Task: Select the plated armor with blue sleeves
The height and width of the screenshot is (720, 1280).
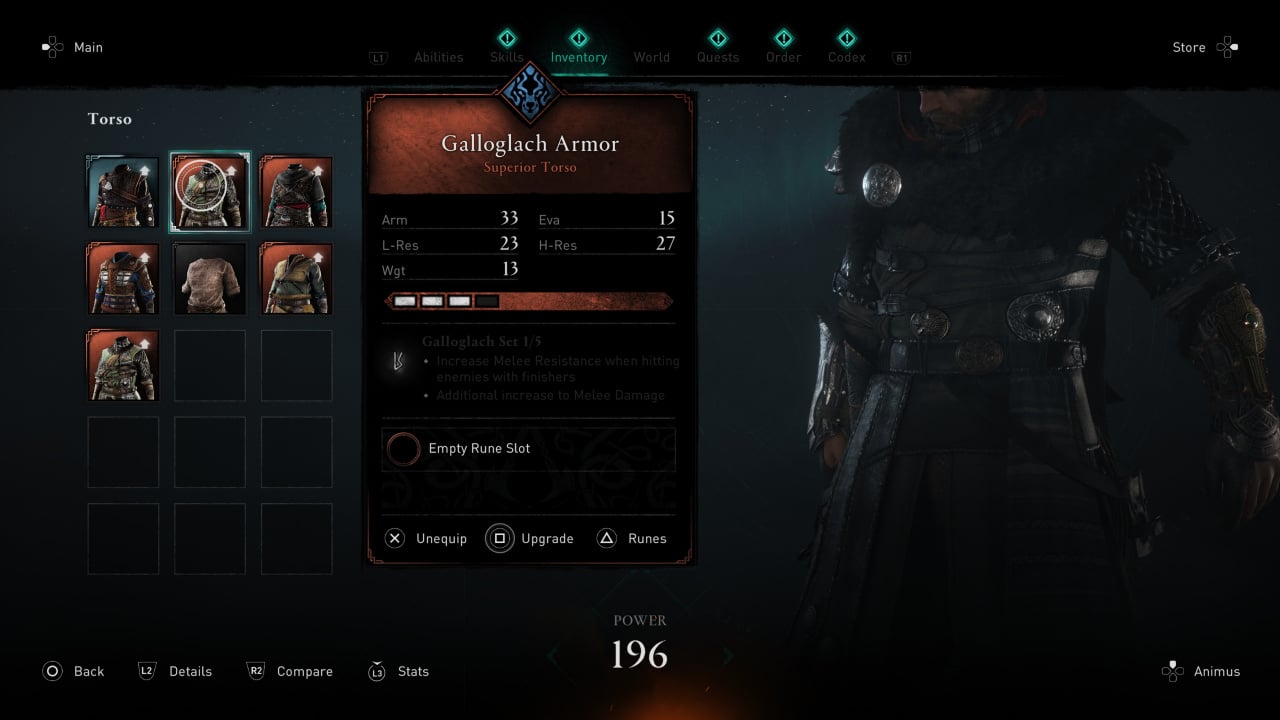Action: point(123,279)
